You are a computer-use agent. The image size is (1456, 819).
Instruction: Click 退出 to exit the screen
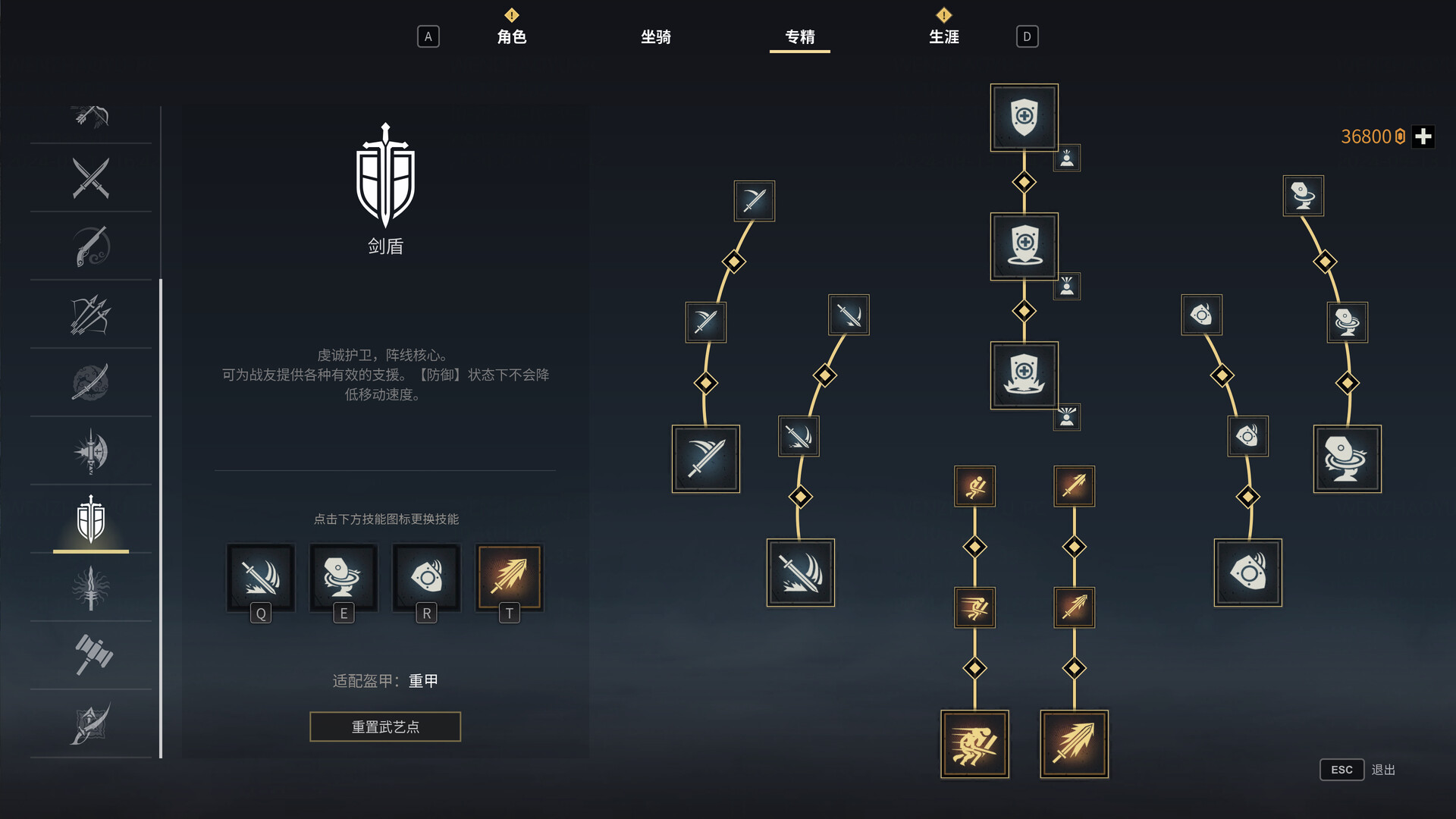pyautogui.click(x=1385, y=769)
